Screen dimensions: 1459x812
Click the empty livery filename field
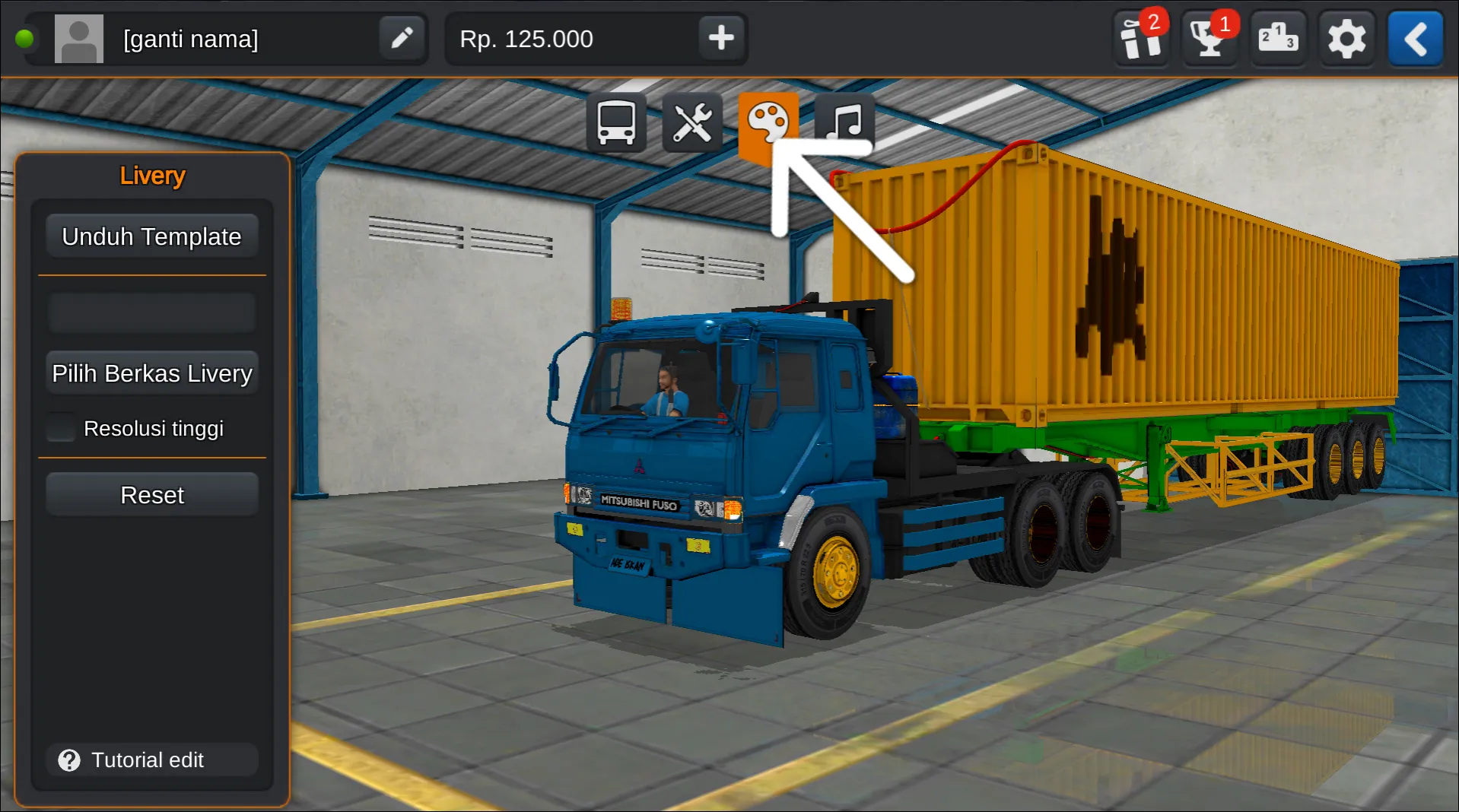pos(151,312)
